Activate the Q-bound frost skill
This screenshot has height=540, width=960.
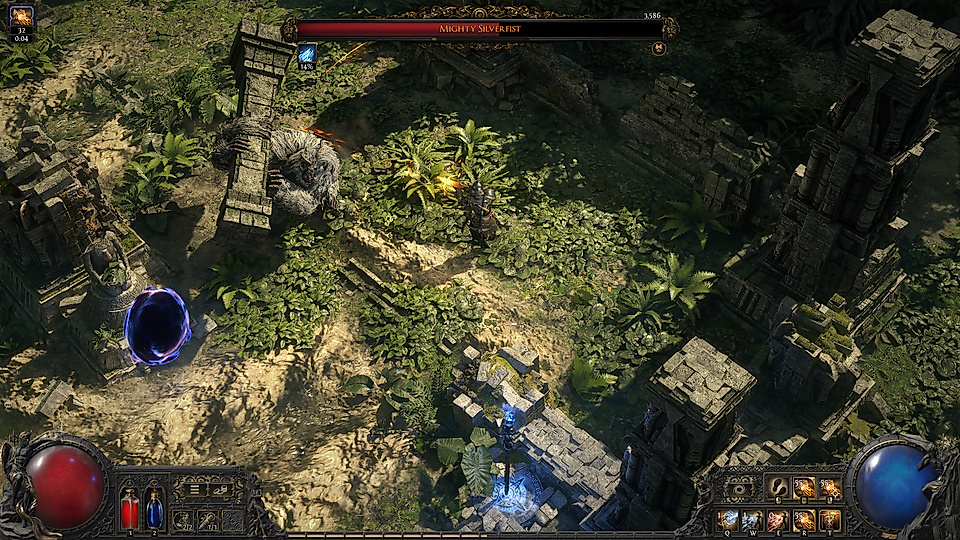click(x=727, y=520)
